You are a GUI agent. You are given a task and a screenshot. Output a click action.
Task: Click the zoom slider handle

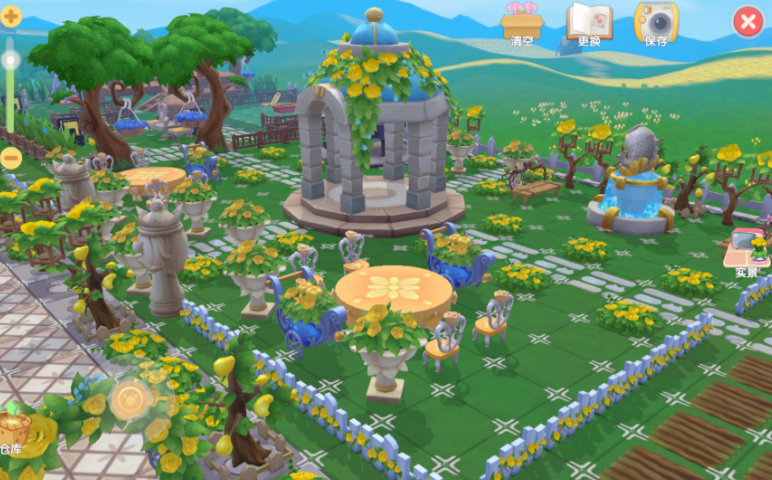pos(10,61)
